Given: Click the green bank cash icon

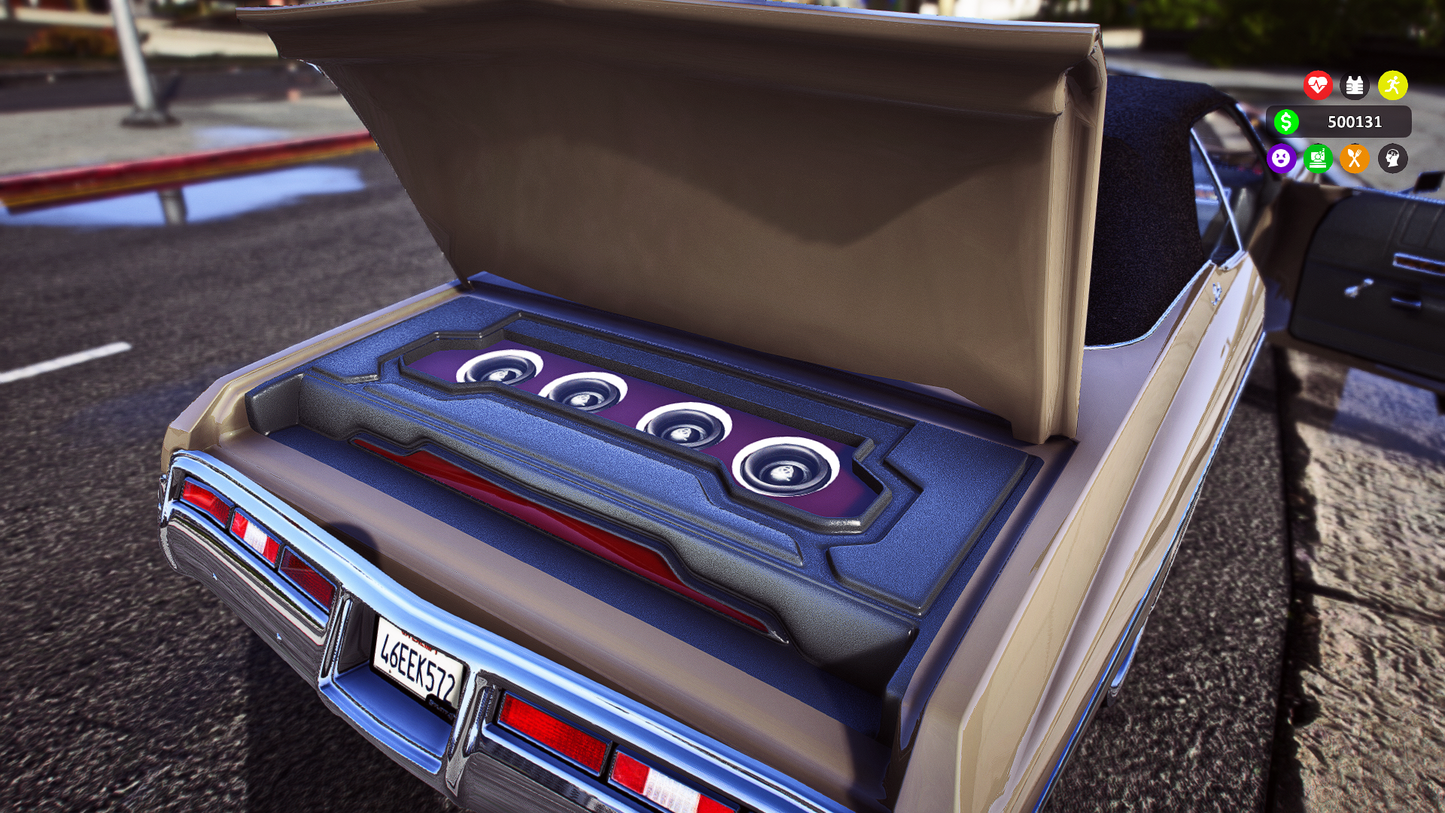Looking at the screenshot, I should pos(1318,159).
